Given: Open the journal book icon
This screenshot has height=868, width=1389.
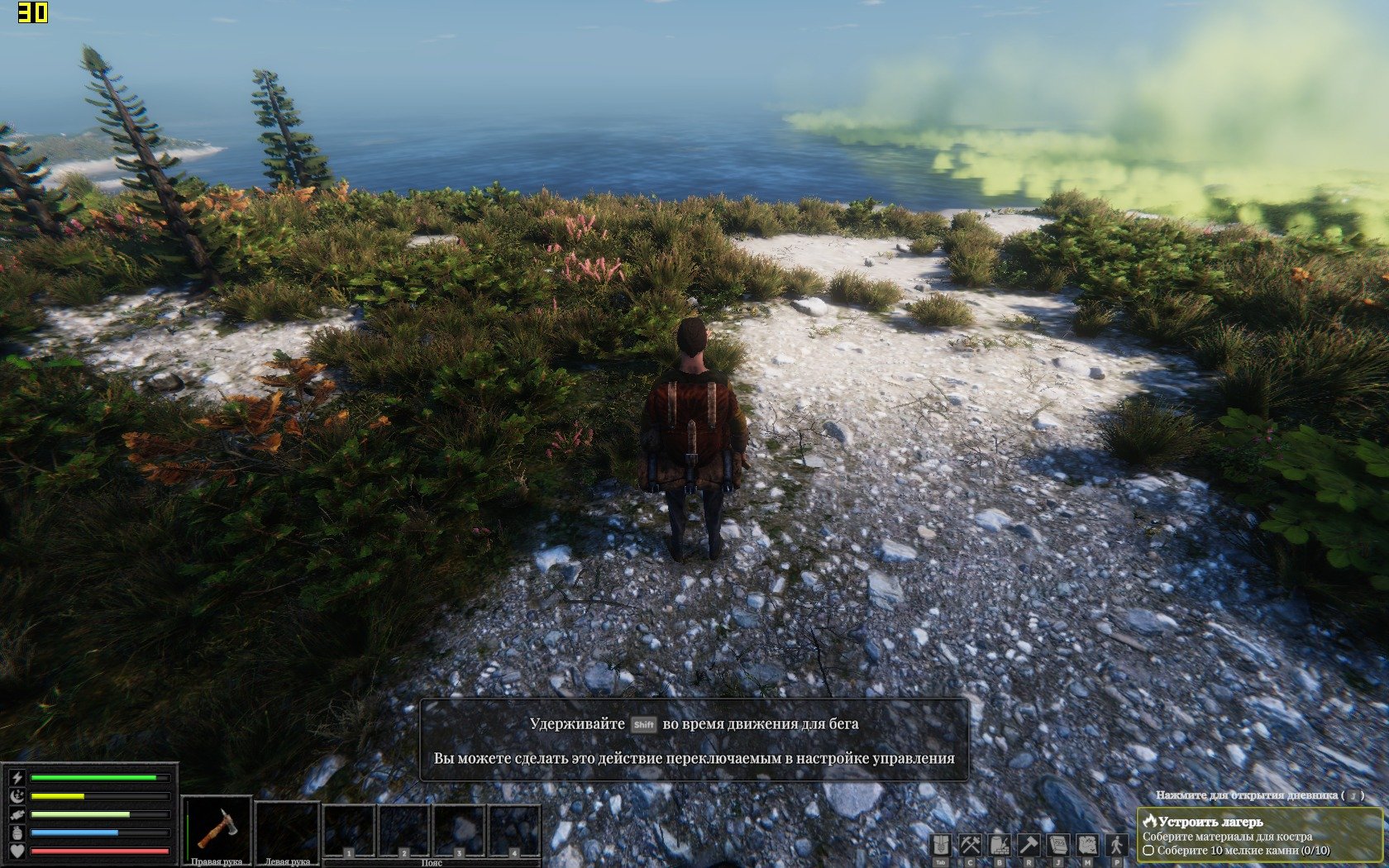Looking at the screenshot, I should coord(1058,845).
